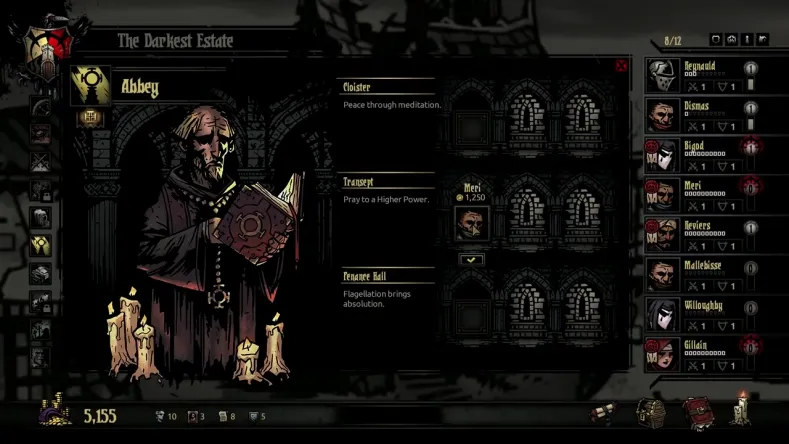This screenshot has width=789, height=444.
Task: Select the highlighted Abbey building sidebar icon
Action: (x=41, y=244)
